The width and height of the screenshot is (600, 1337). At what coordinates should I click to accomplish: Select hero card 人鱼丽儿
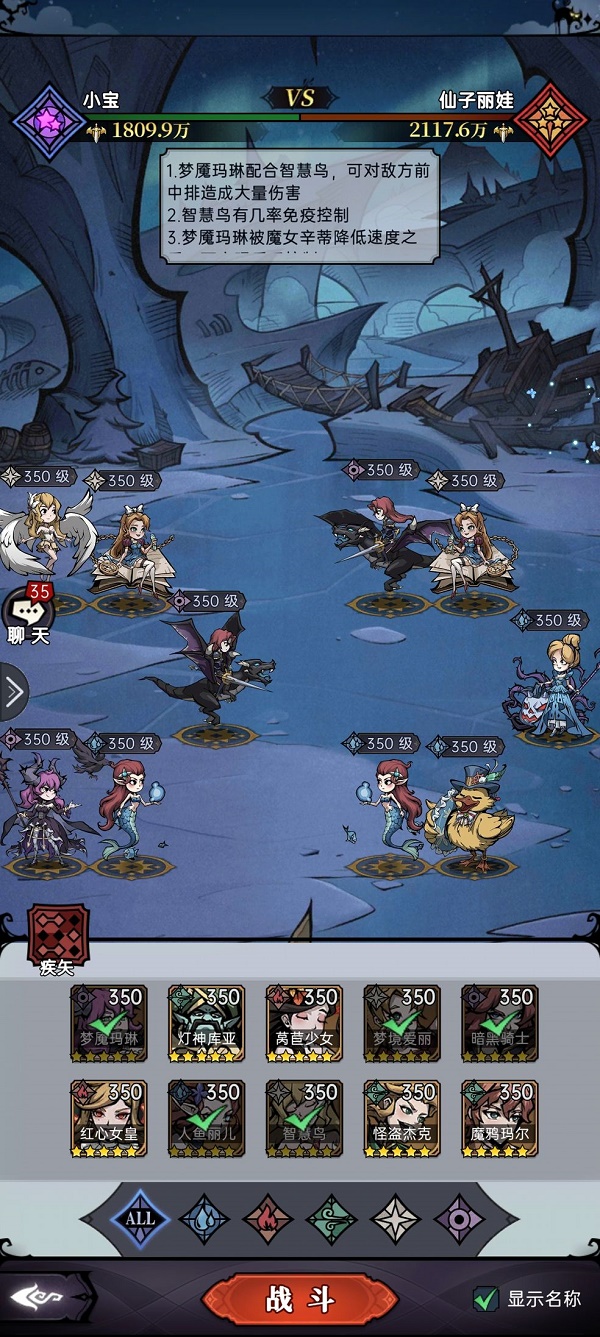tap(207, 1117)
